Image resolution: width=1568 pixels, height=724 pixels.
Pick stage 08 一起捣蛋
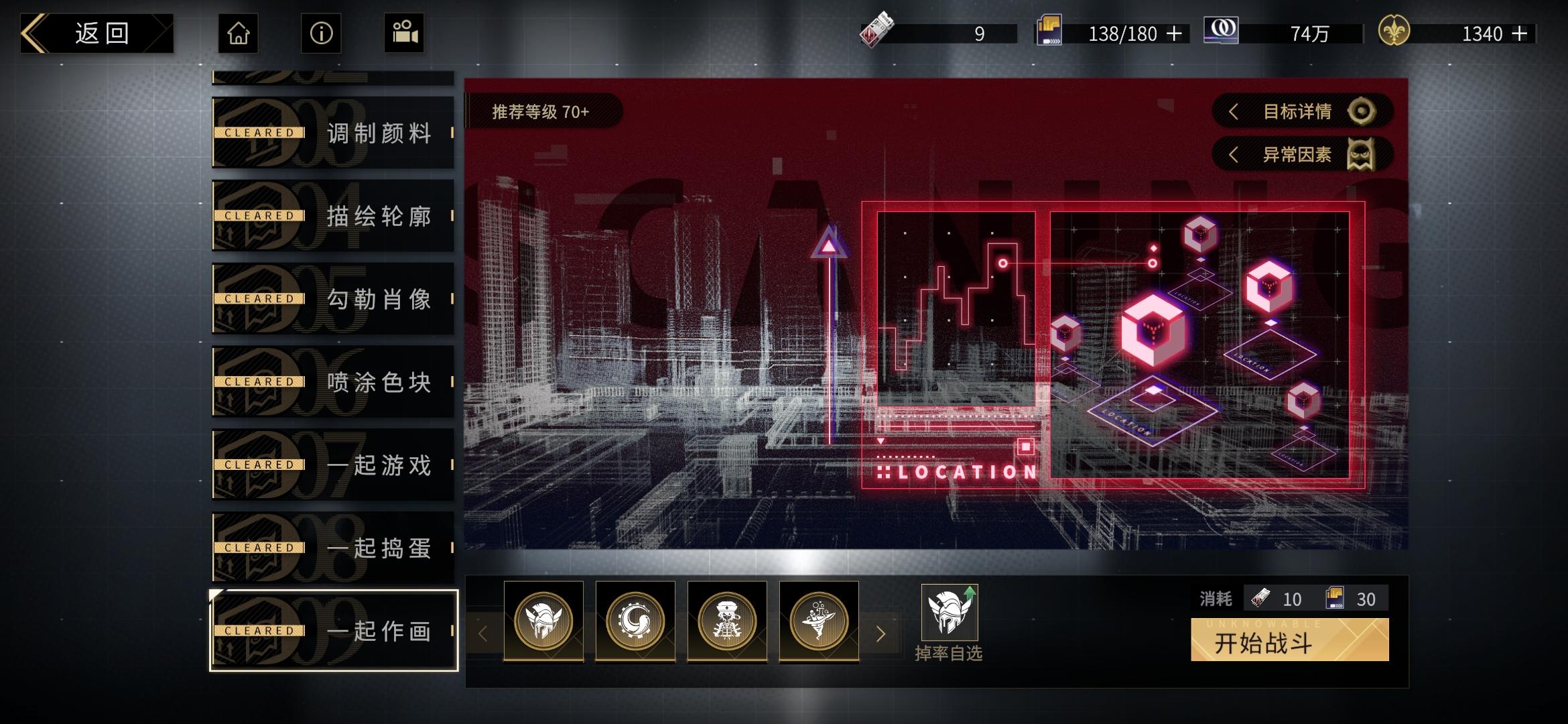coord(333,548)
